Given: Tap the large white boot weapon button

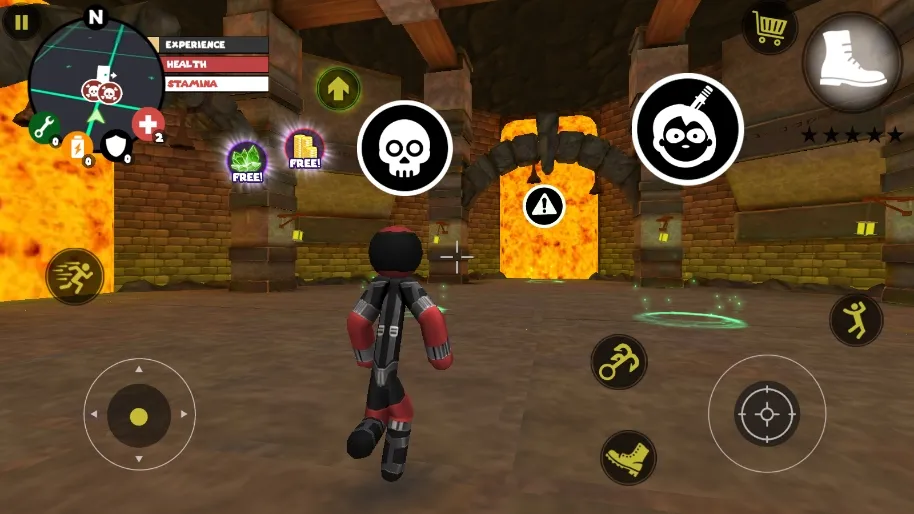Looking at the screenshot, I should (852, 62).
